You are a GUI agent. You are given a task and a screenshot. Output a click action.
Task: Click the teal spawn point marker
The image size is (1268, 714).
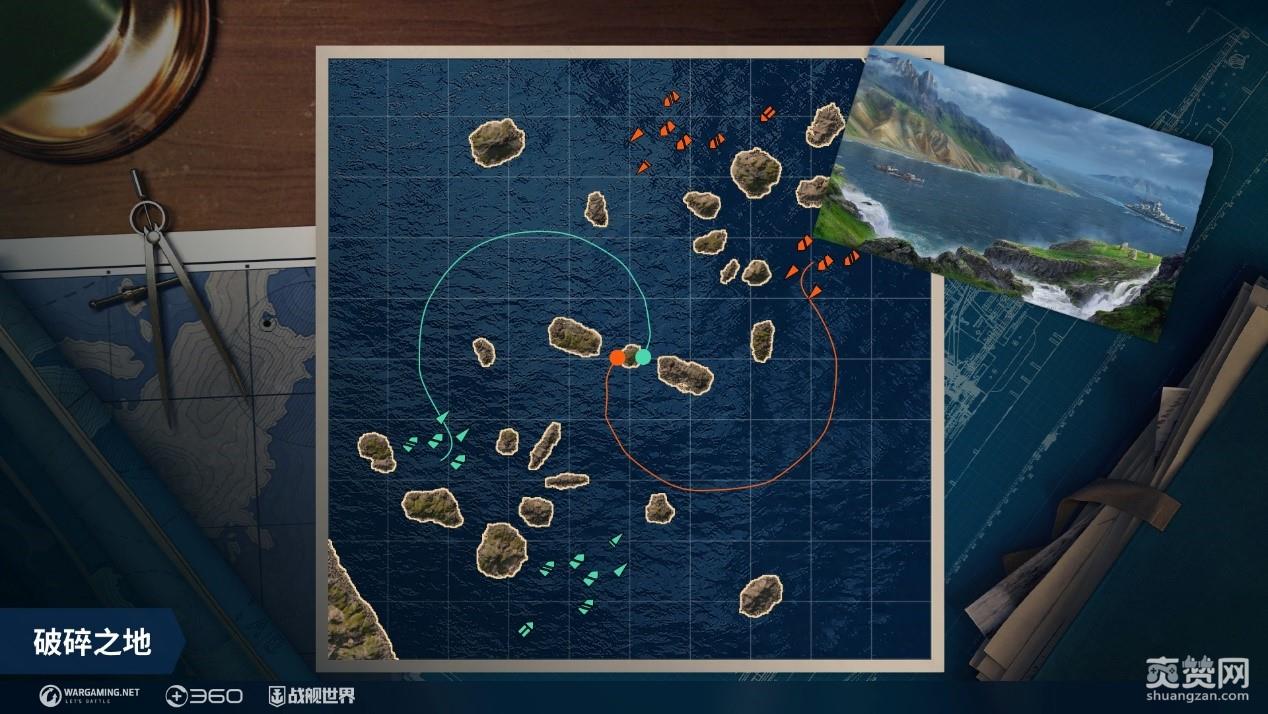tap(643, 356)
